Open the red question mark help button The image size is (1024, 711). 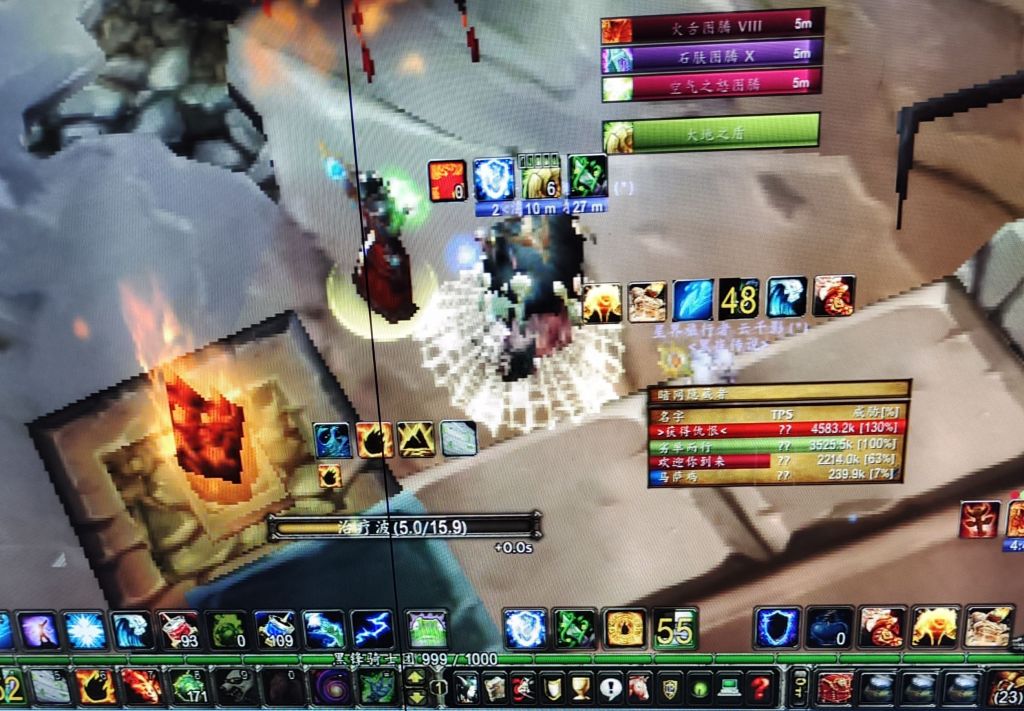[761, 688]
